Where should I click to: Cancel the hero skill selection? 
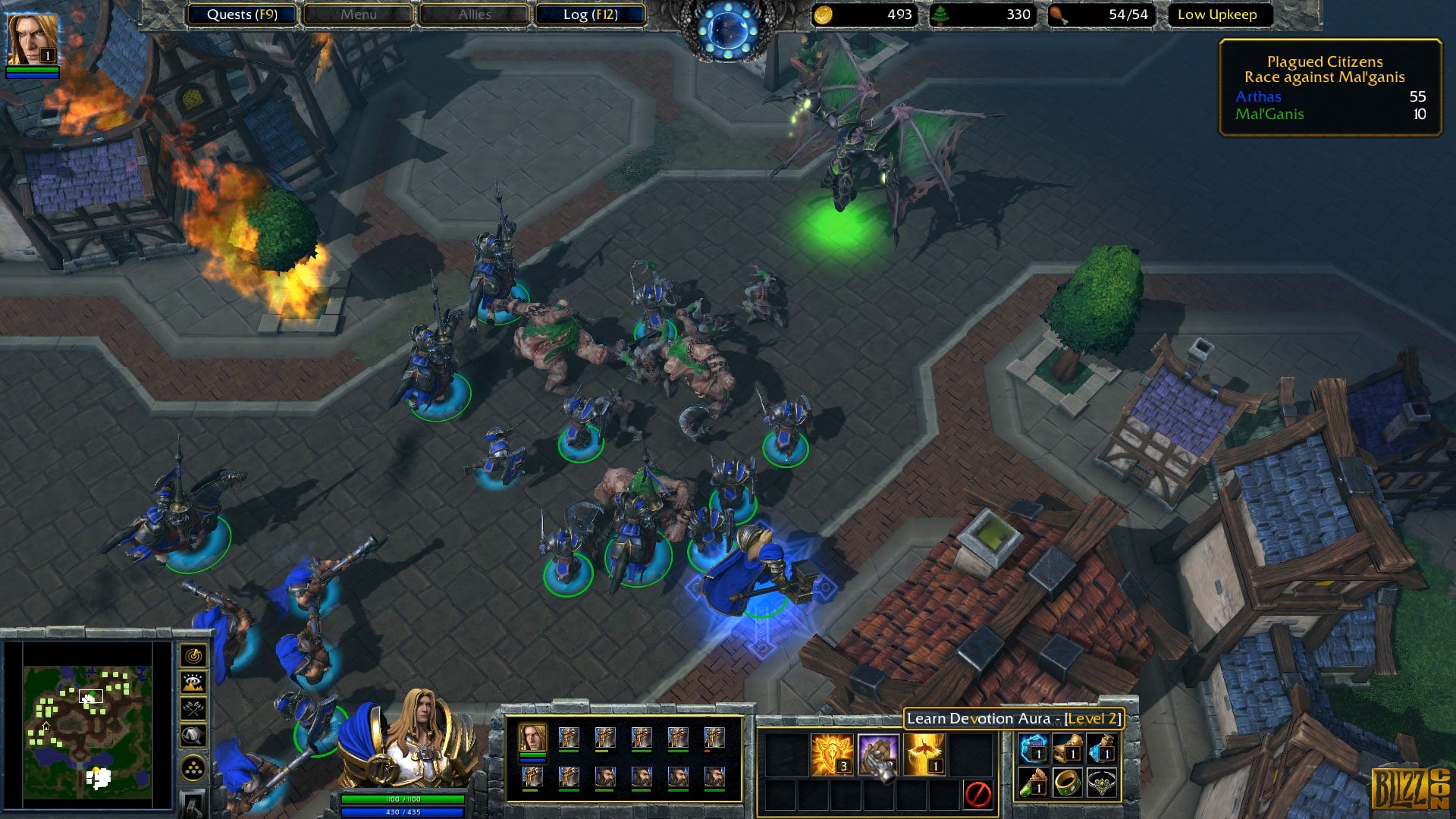(977, 794)
